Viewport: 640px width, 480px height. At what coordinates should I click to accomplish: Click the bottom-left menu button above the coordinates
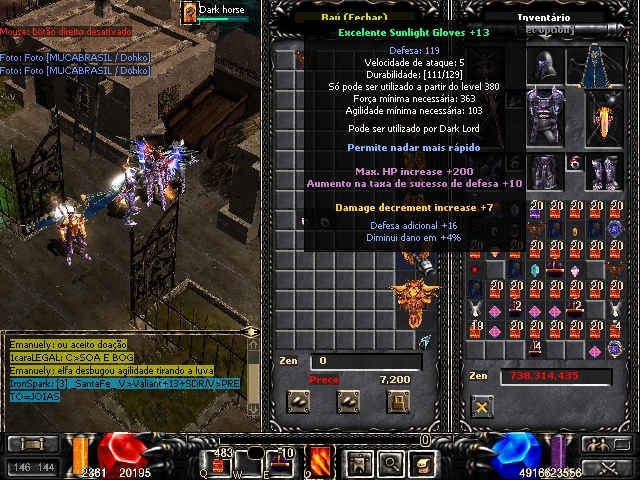click(x=31, y=444)
